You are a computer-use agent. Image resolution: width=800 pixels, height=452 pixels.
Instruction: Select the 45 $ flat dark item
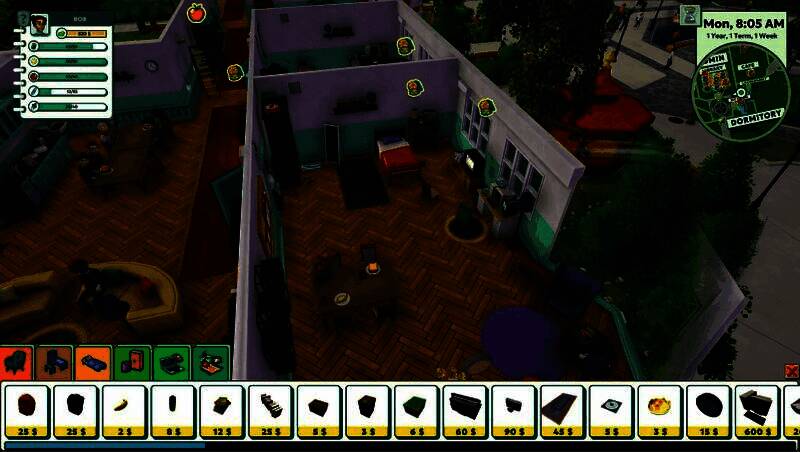[x=563, y=410]
